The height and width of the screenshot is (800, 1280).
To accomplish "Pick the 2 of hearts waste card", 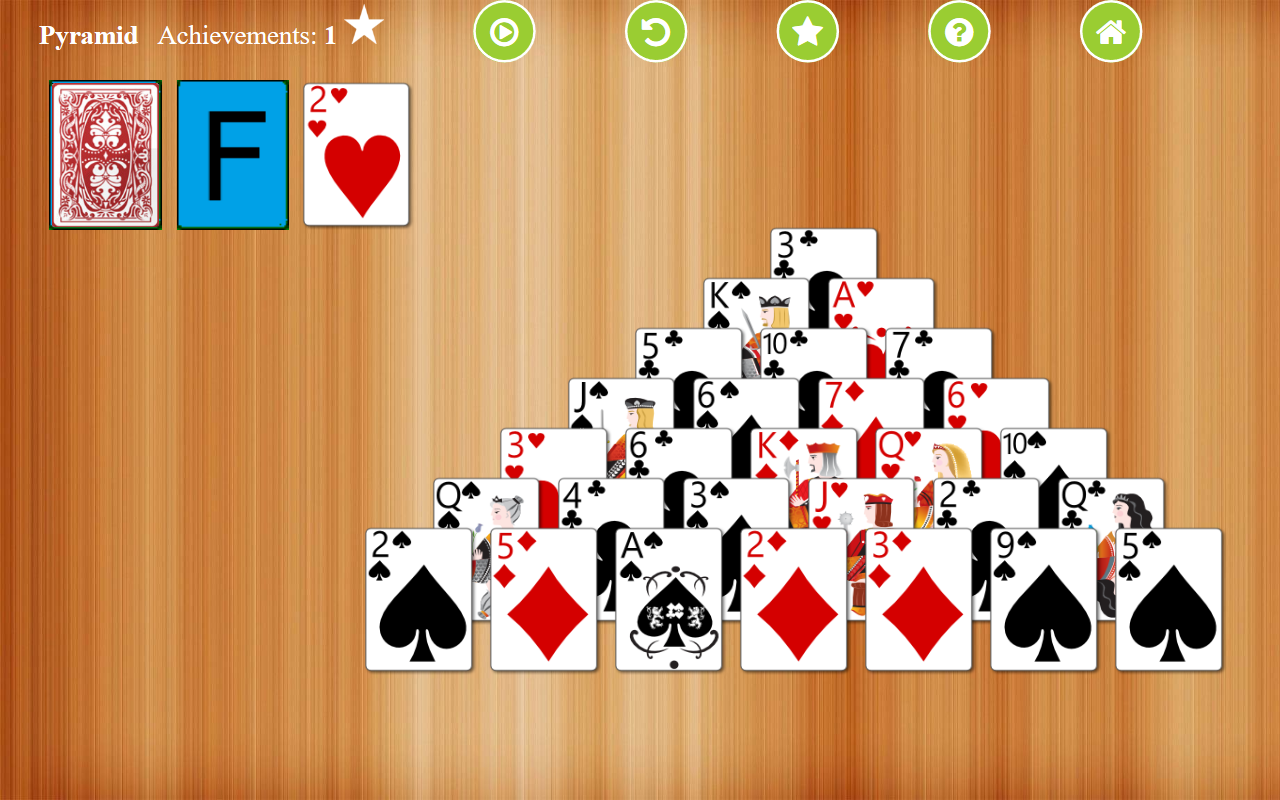I will click(x=356, y=155).
